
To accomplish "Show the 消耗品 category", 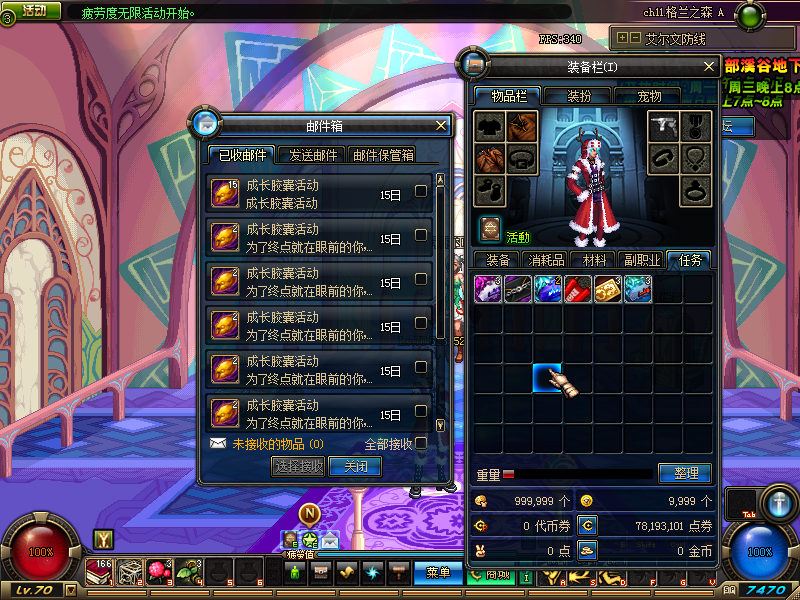I will [x=545, y=260].
